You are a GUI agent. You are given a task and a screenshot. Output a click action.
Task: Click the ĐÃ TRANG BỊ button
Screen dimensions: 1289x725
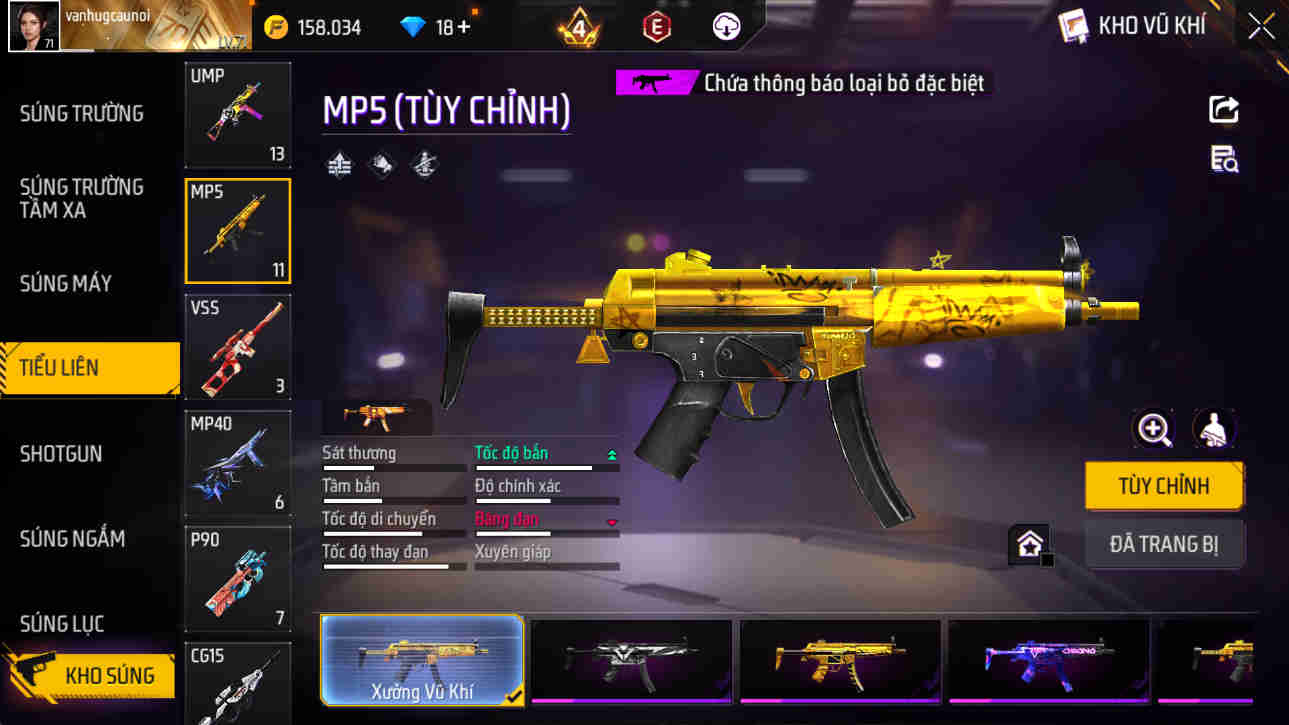point(1164,545)
